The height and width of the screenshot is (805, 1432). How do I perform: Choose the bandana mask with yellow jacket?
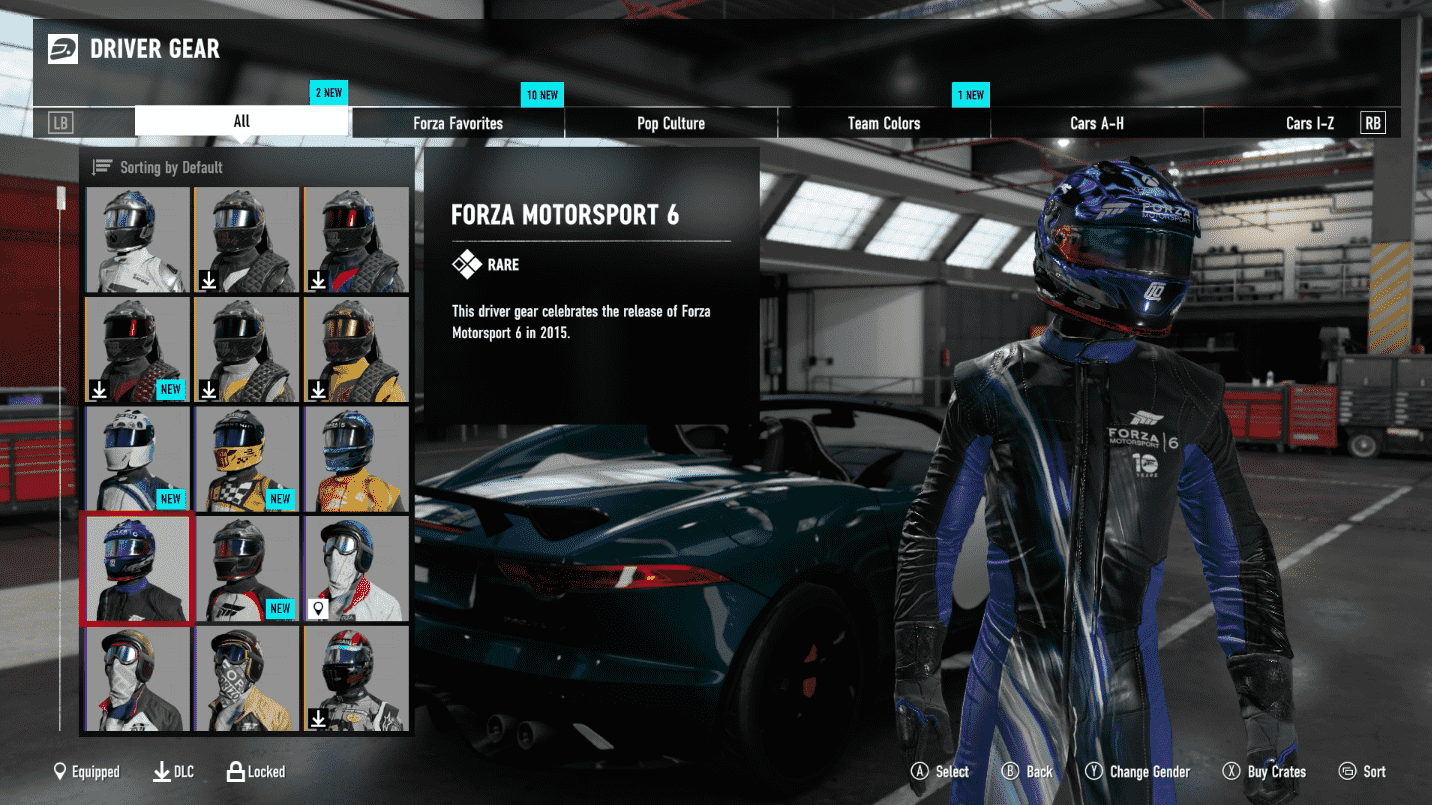pyautogui.click(x=246, y=678)
